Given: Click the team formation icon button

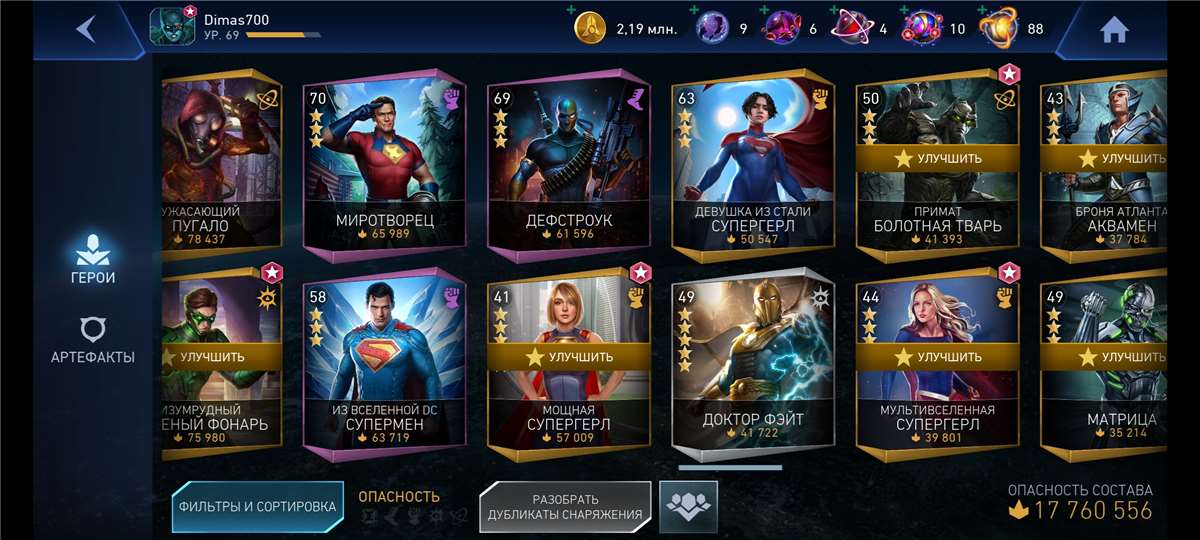Looking at the screenshot, I should [689, 506].
